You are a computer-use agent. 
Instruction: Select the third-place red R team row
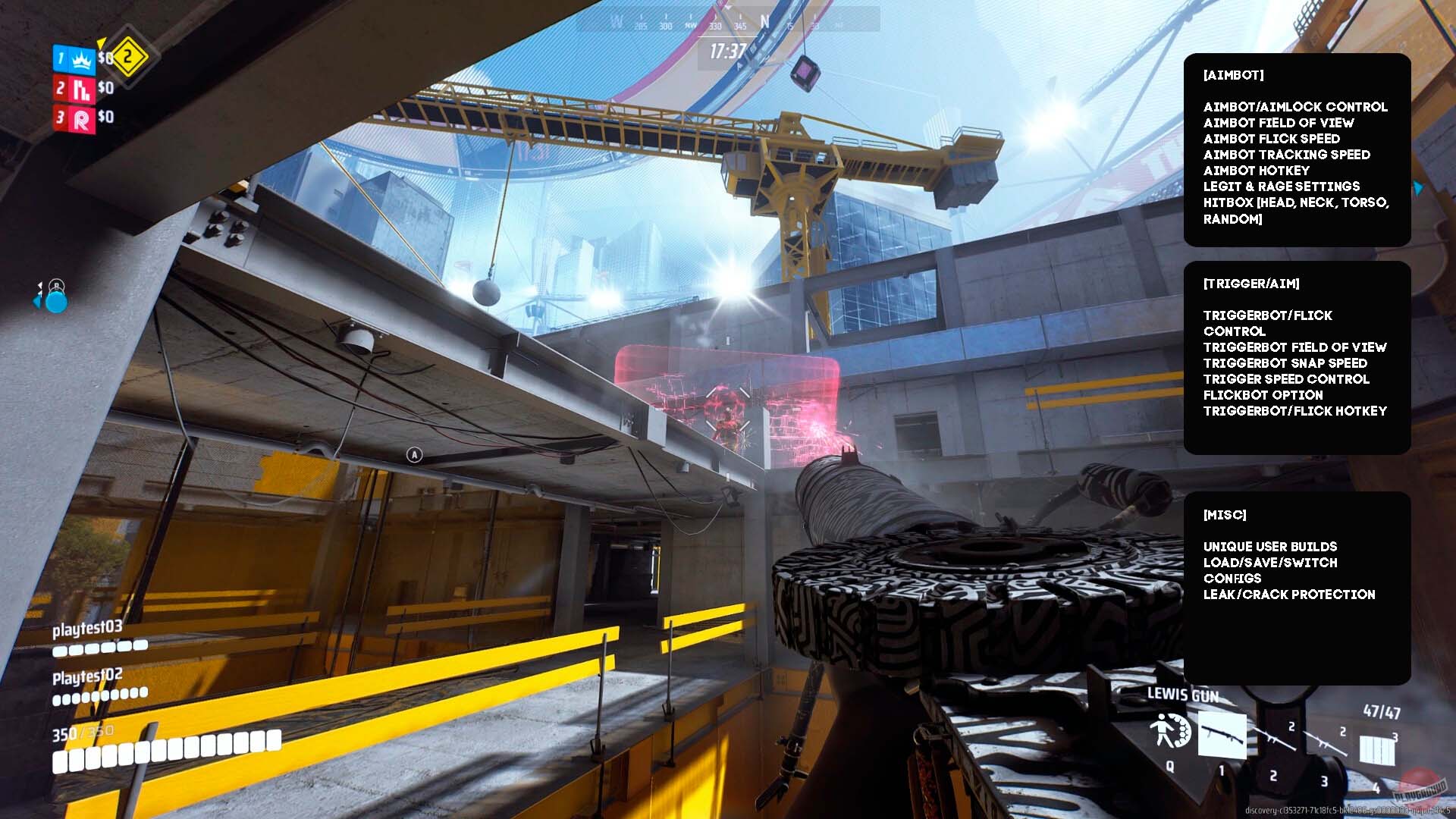pyautogui.click(x=74, y=118)
